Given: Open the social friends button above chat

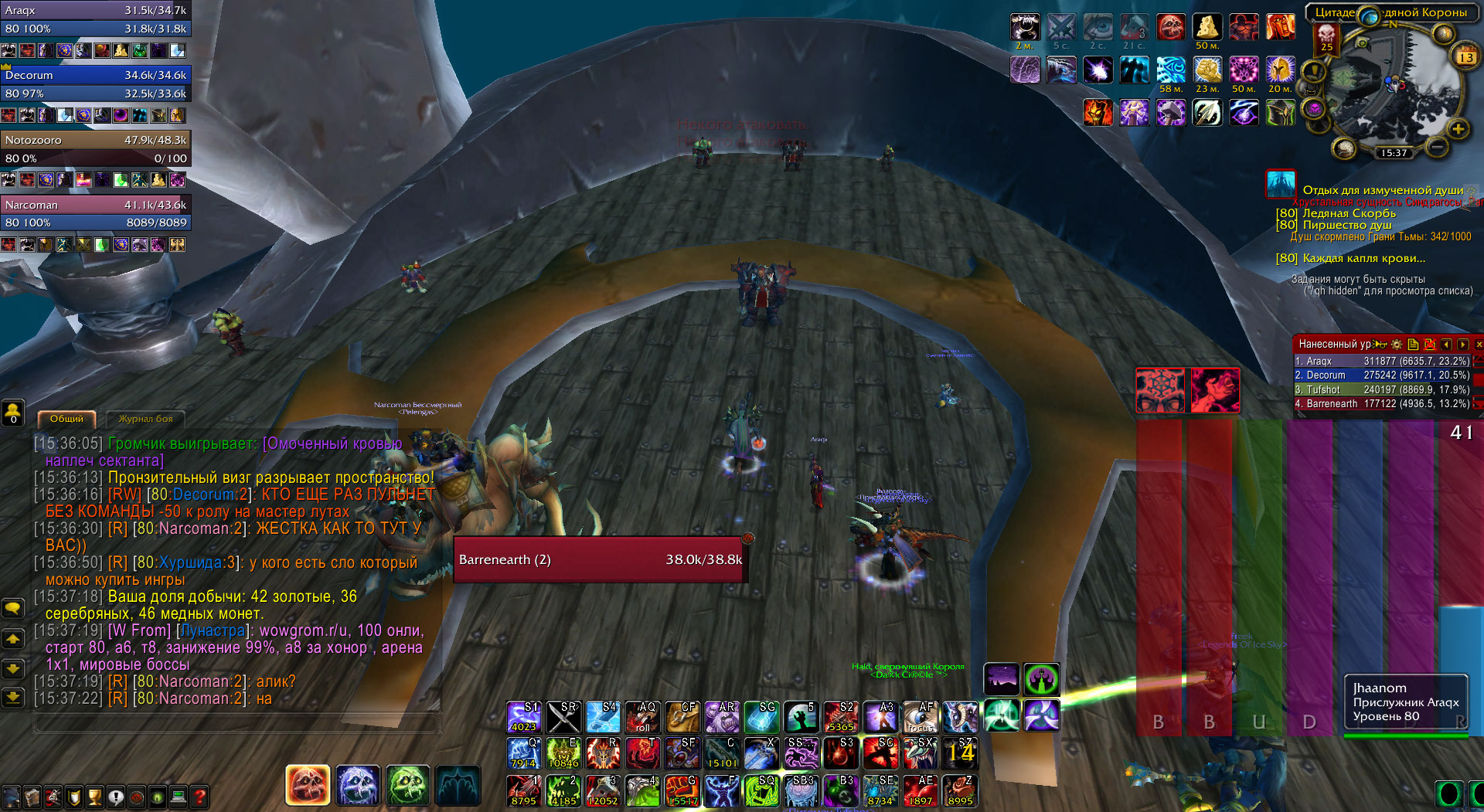Looking at the screenshot, I should [x=13, y=413].
